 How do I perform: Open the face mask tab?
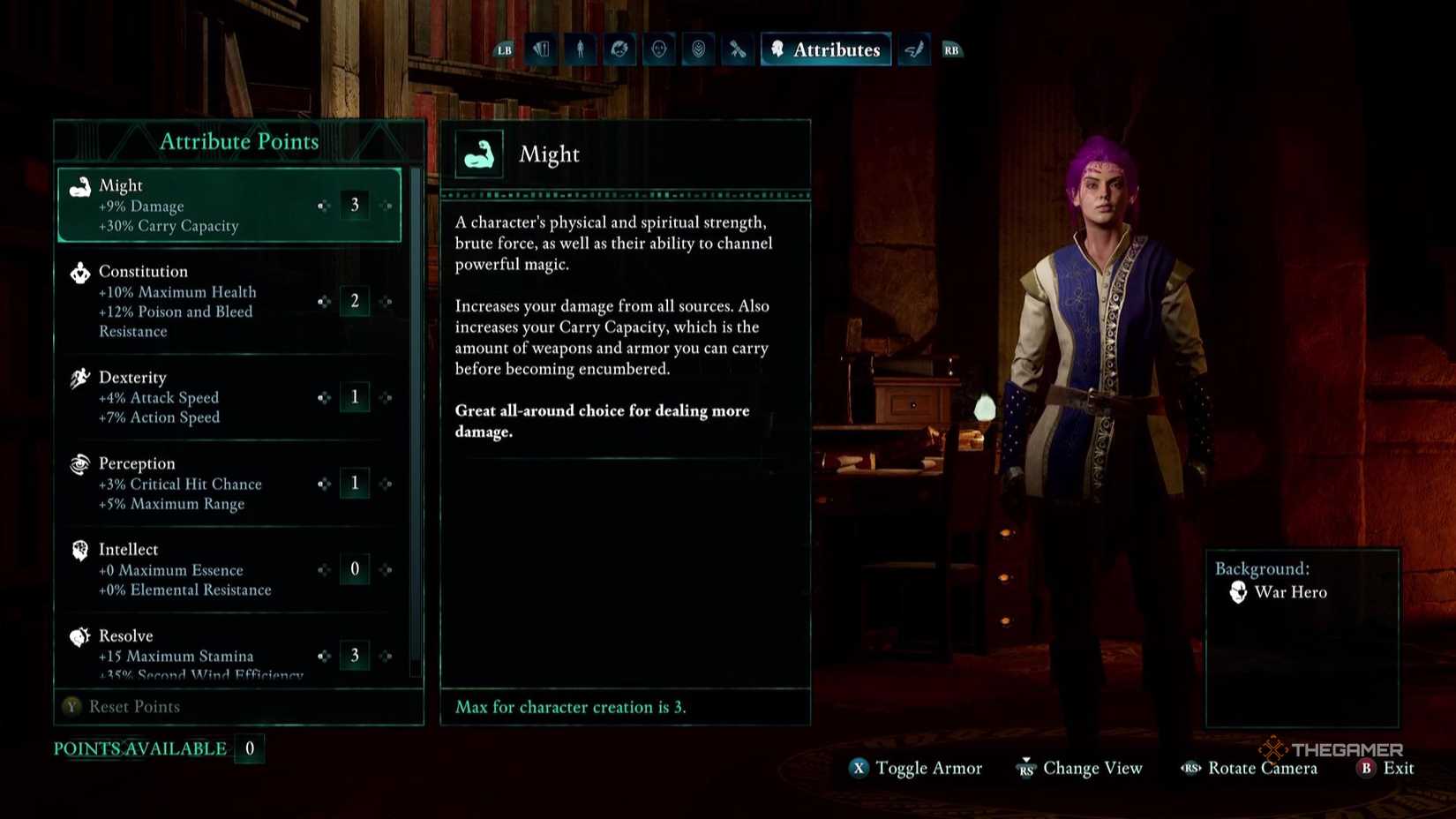point(659,49)
